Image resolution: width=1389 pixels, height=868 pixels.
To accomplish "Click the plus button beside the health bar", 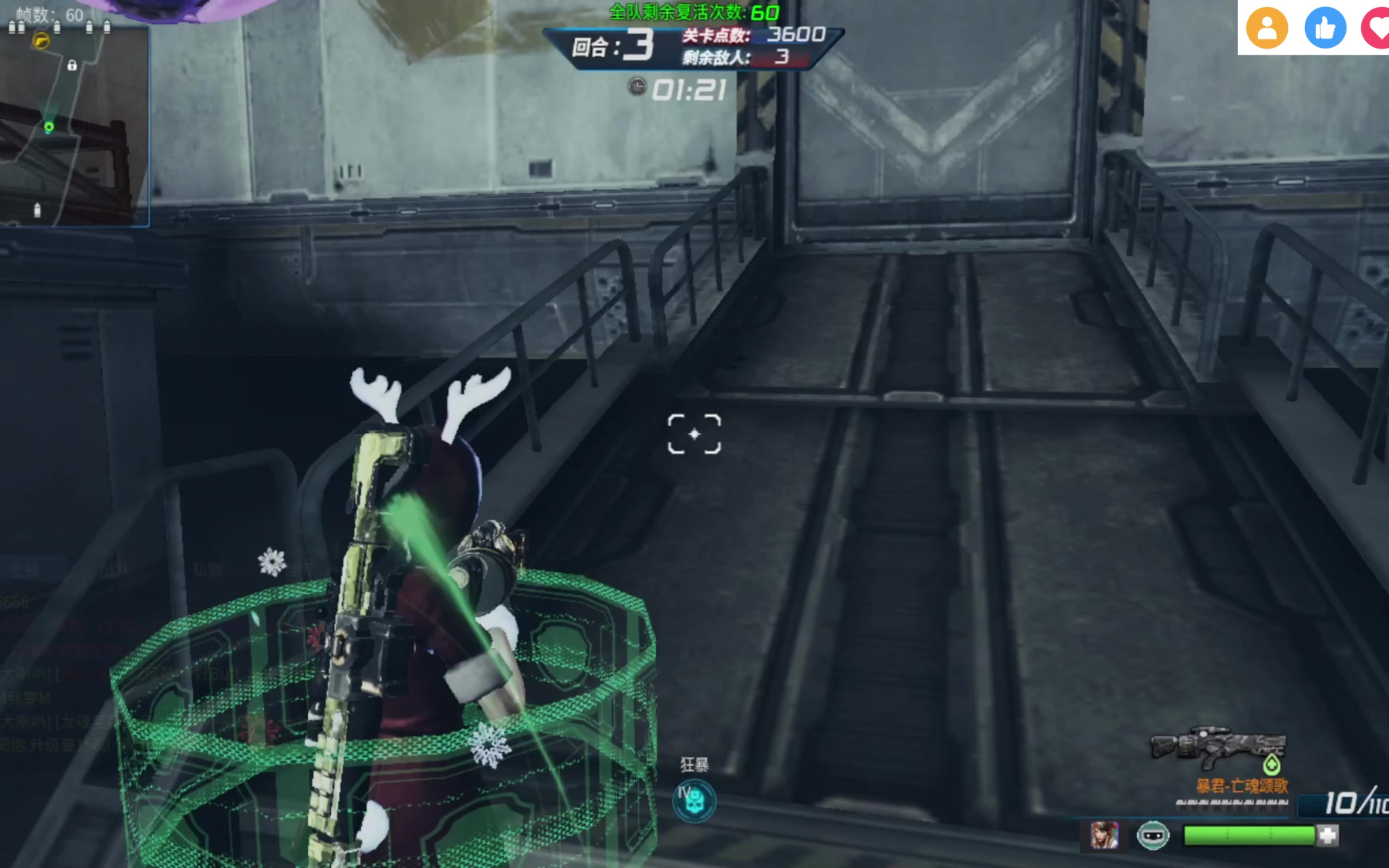I will (x=1328, y=836).
